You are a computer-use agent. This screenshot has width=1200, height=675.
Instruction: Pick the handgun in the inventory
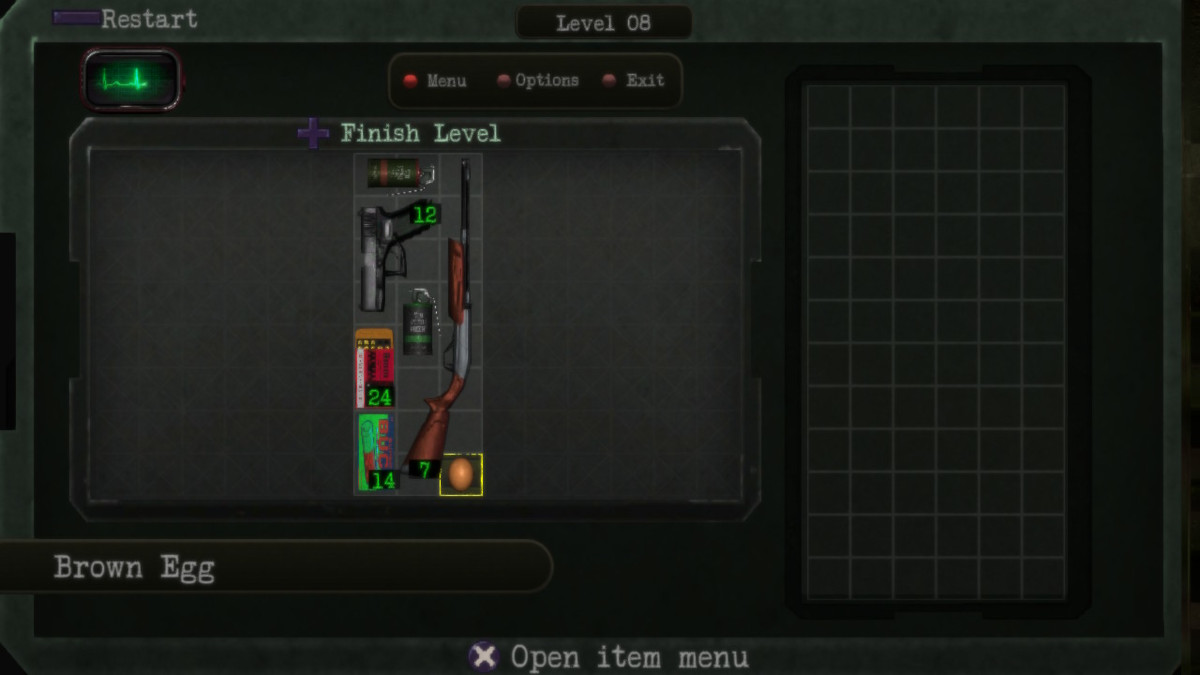pyautogui.click(x=383, y=257)
